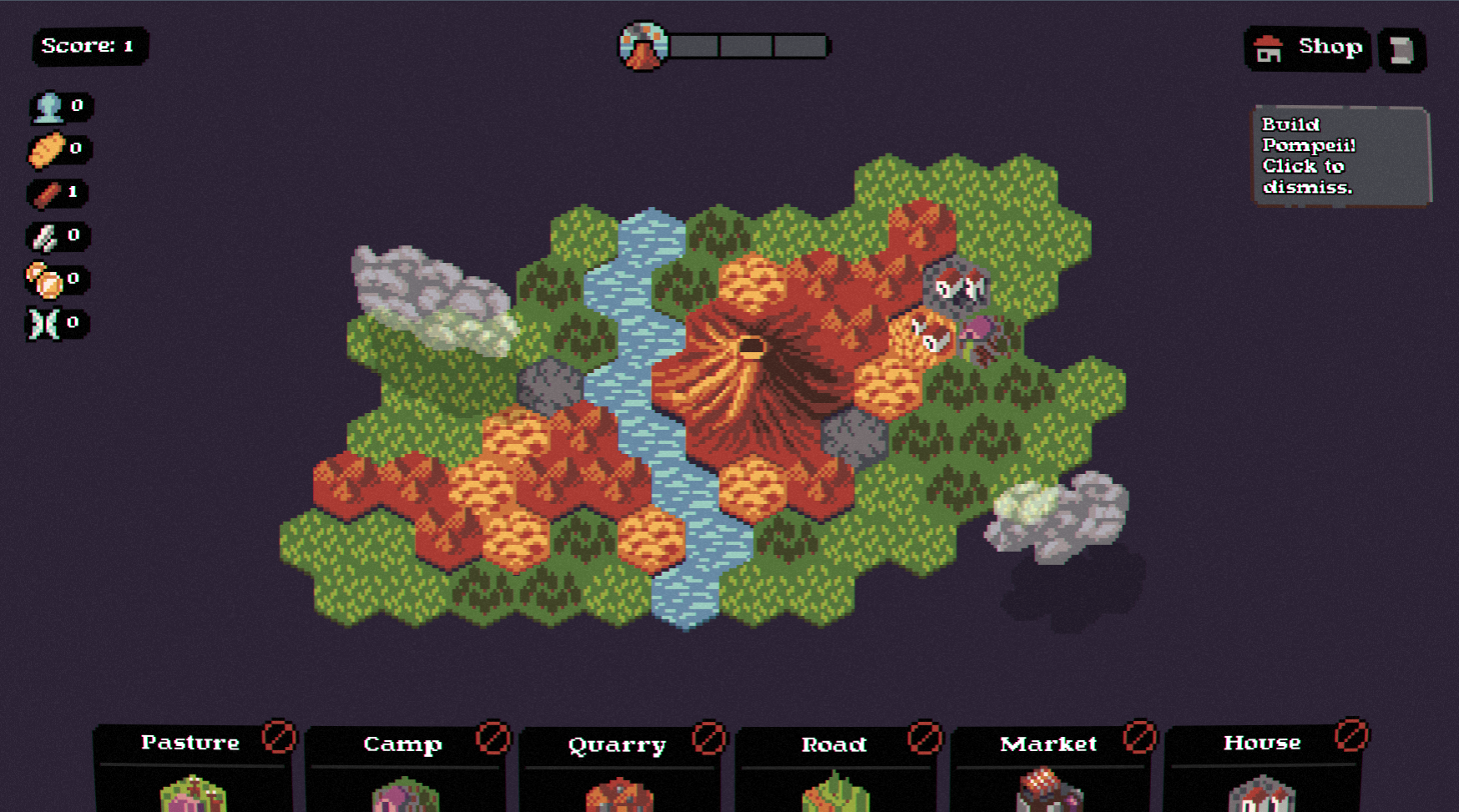The image size is (1459, 812).
Task: Open the Shop menu
Action: pos(1308,48)
